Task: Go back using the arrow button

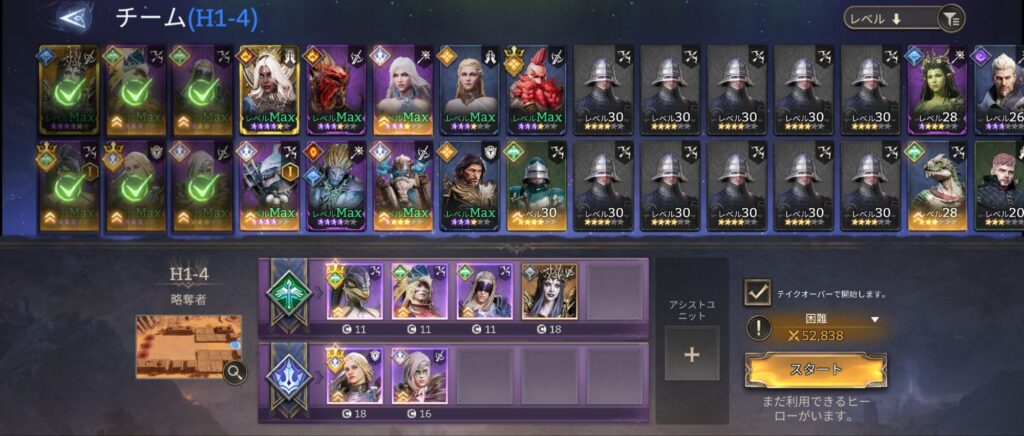Action: point(72,17)
